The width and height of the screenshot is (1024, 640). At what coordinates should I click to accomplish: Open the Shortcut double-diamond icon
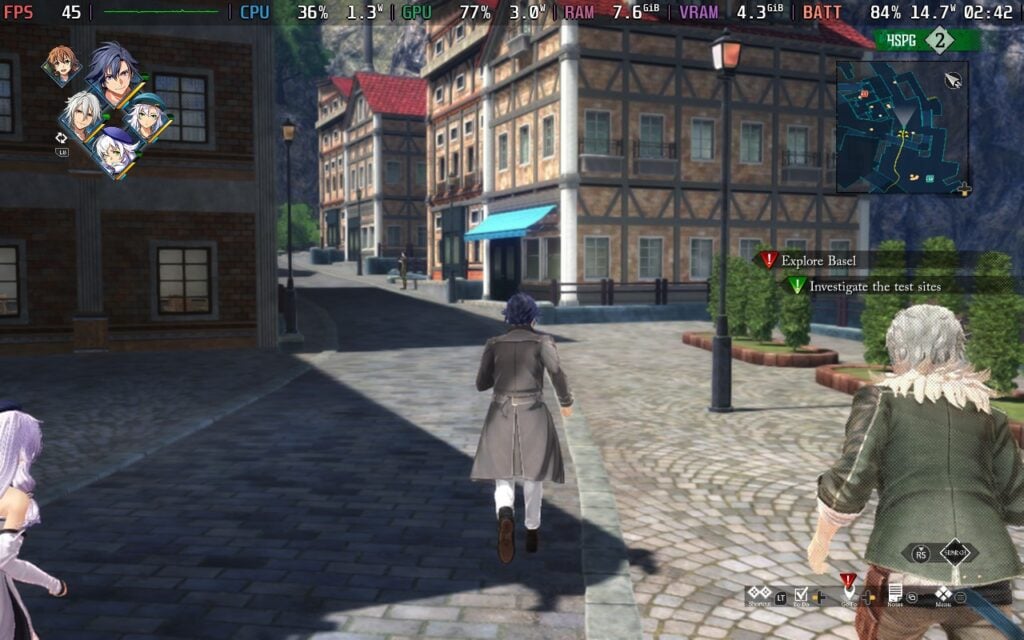pyautogui.click(x=759, y=593)
